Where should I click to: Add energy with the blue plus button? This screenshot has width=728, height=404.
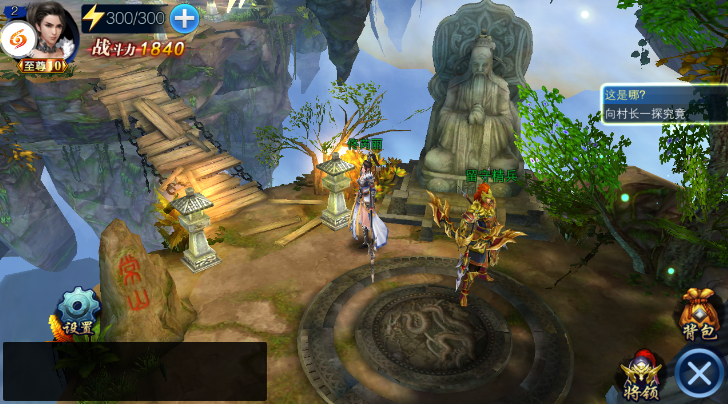coord(184,17)
